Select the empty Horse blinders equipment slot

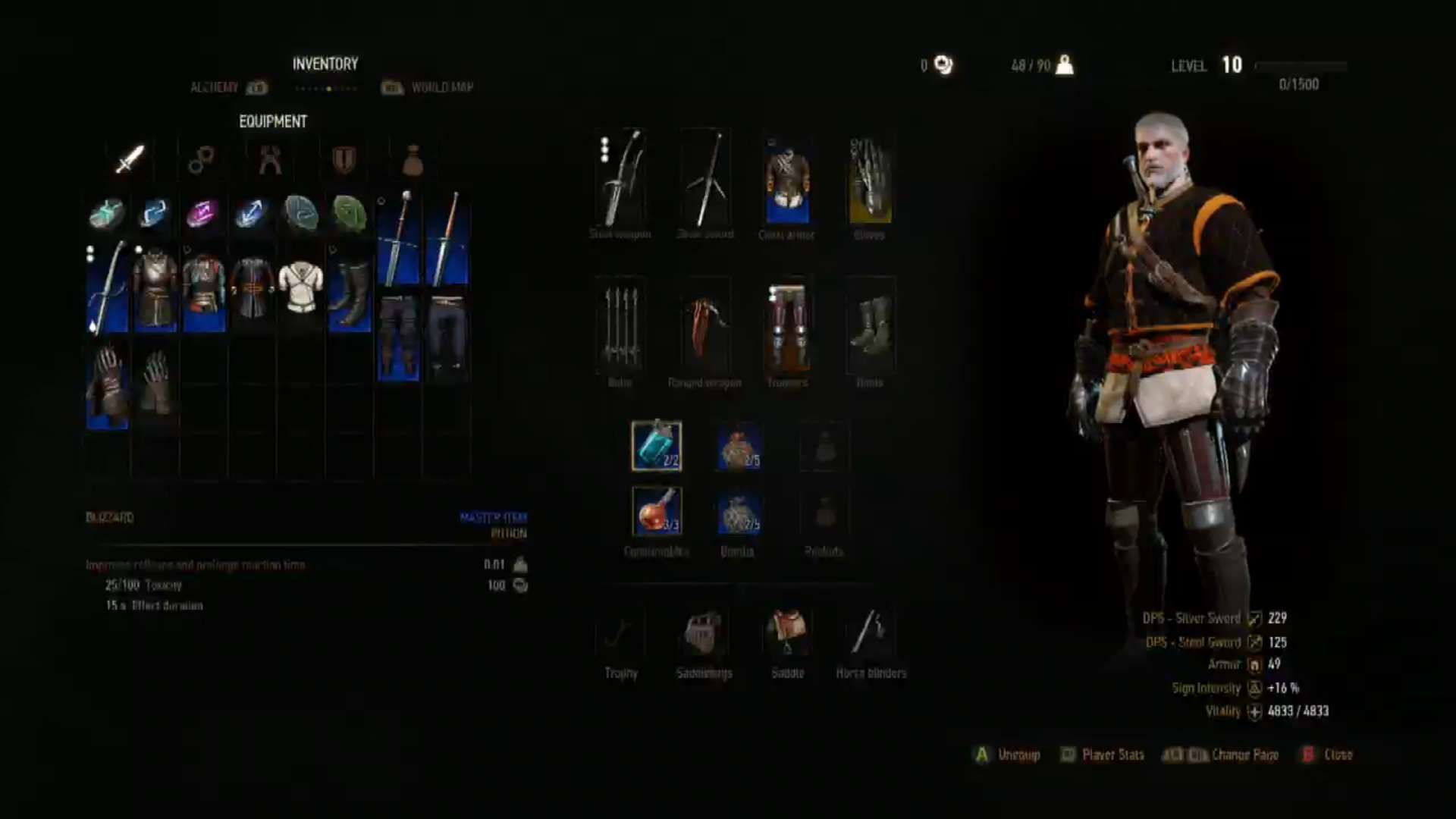pos(871,633)
